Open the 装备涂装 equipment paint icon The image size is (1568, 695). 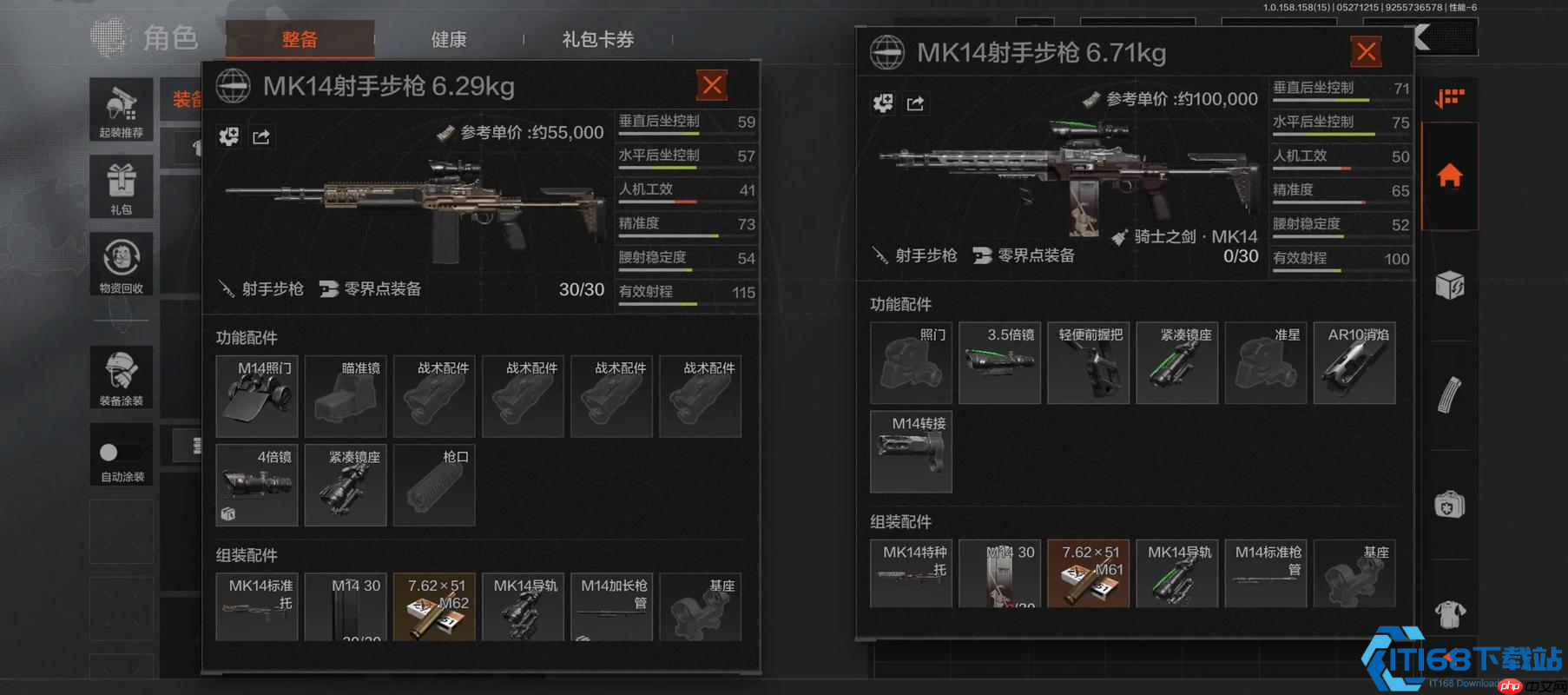pyautogui.click(x=122, y=376)
